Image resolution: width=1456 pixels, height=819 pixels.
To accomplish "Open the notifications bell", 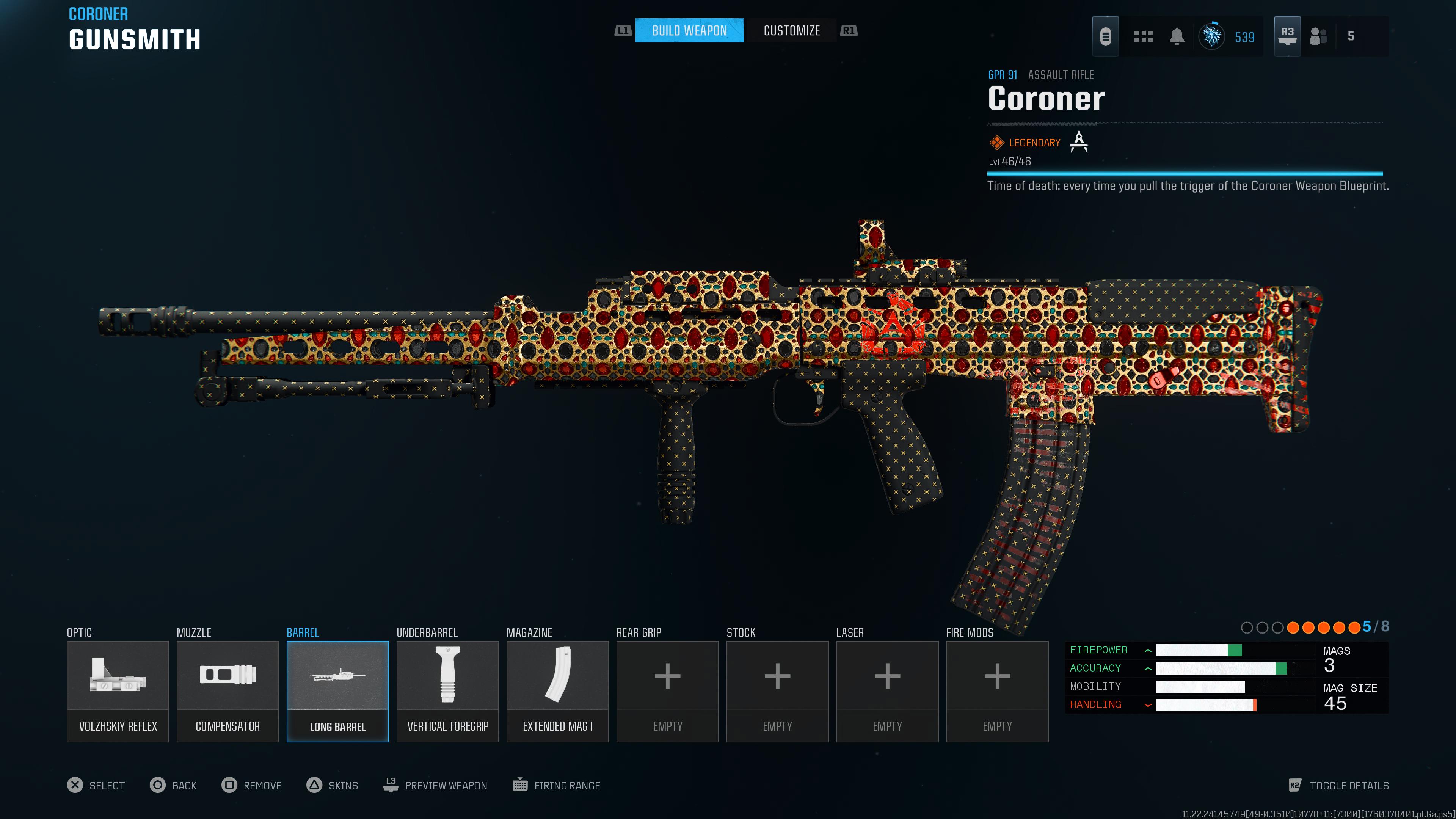I will [x=1177, y=37].
